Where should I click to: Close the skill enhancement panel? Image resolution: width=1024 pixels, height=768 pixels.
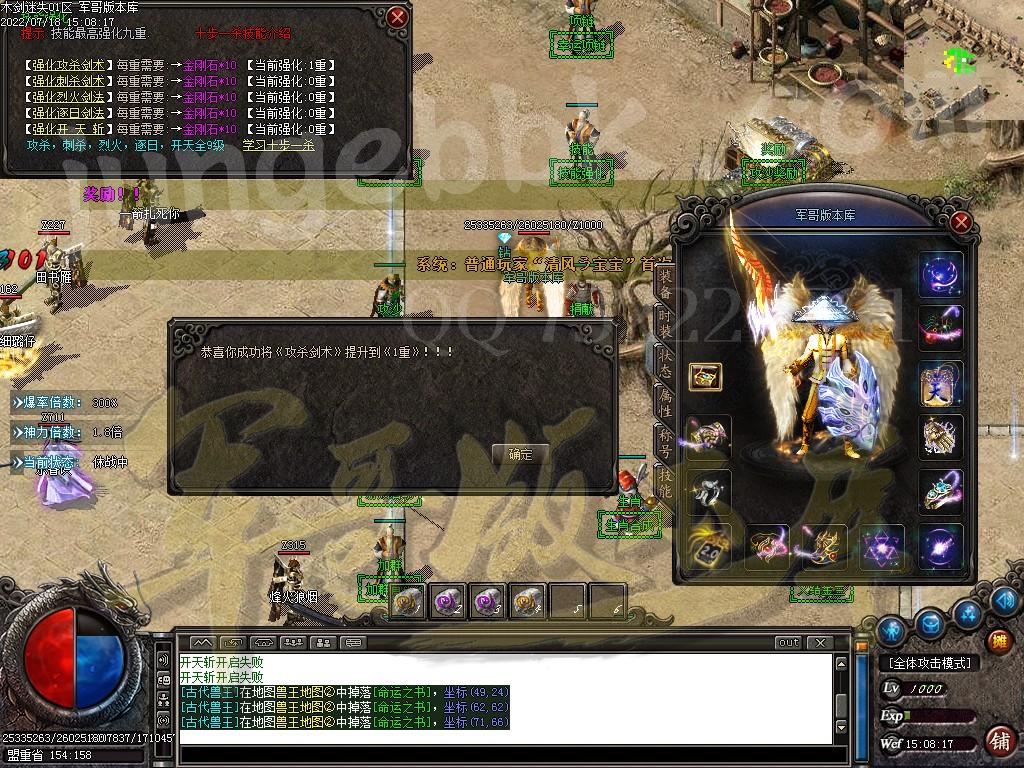click(x=398, y=17)
